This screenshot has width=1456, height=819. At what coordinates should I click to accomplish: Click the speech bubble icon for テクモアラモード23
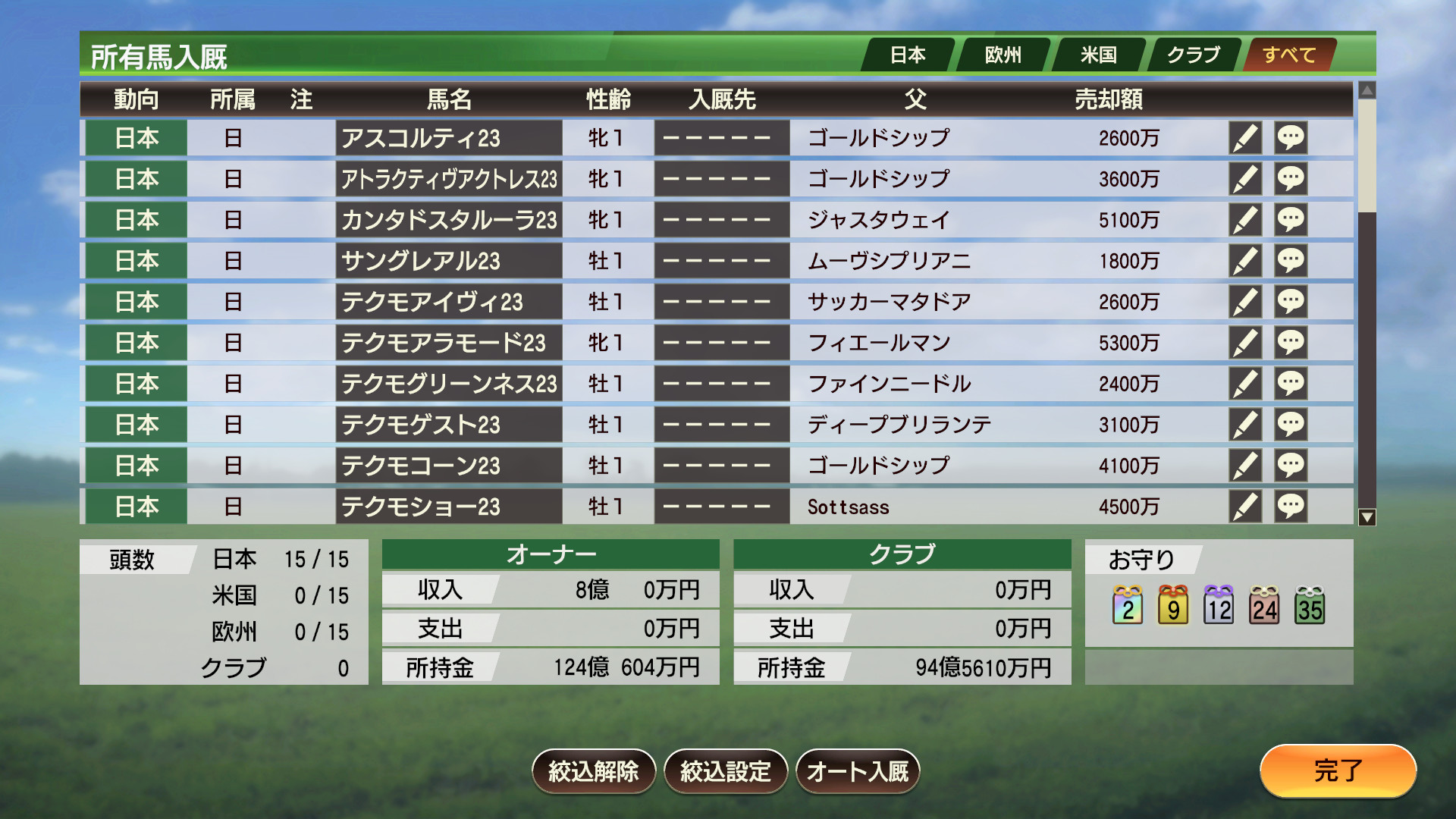pos(1291,342)
